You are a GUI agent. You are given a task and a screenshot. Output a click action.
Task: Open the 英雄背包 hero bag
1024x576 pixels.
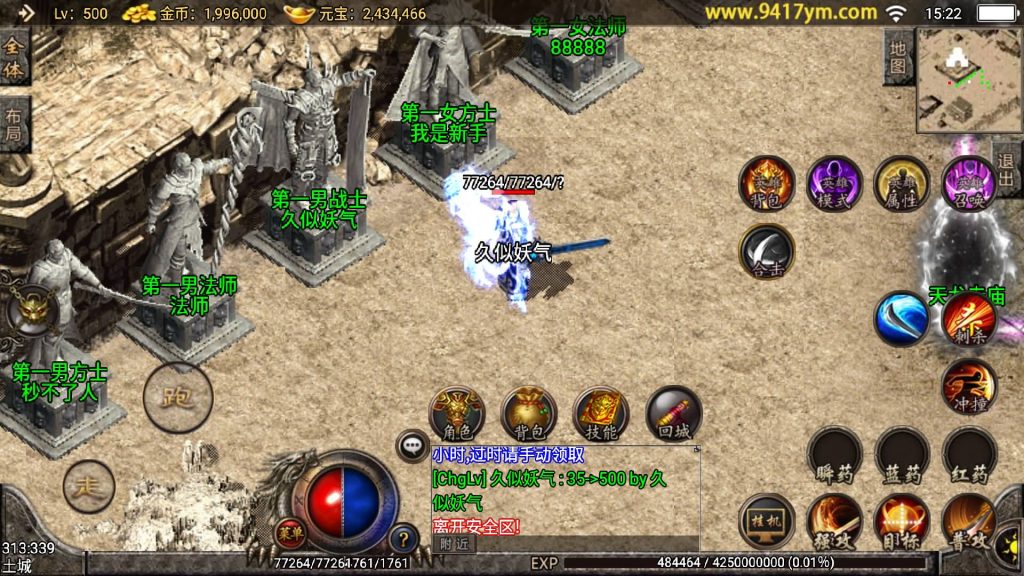767,184
